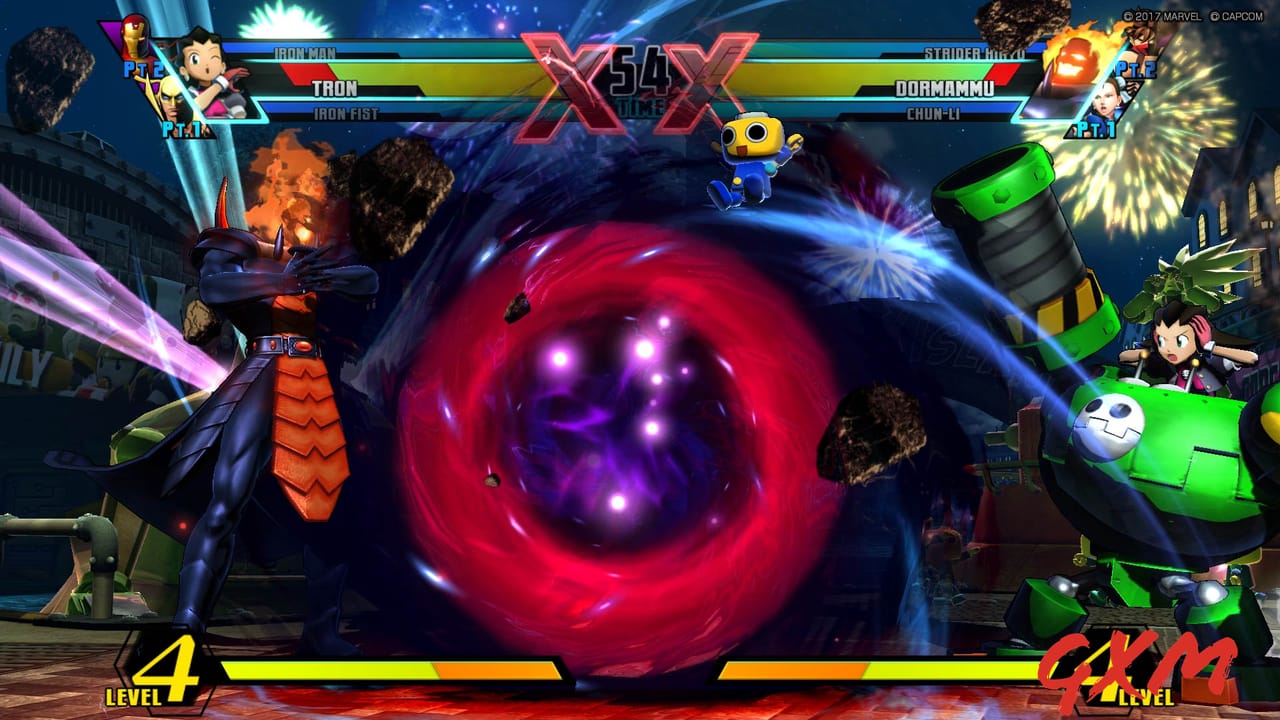
Task: Select the Strider Hiryu portrait on right
Action: point(1141,38)
